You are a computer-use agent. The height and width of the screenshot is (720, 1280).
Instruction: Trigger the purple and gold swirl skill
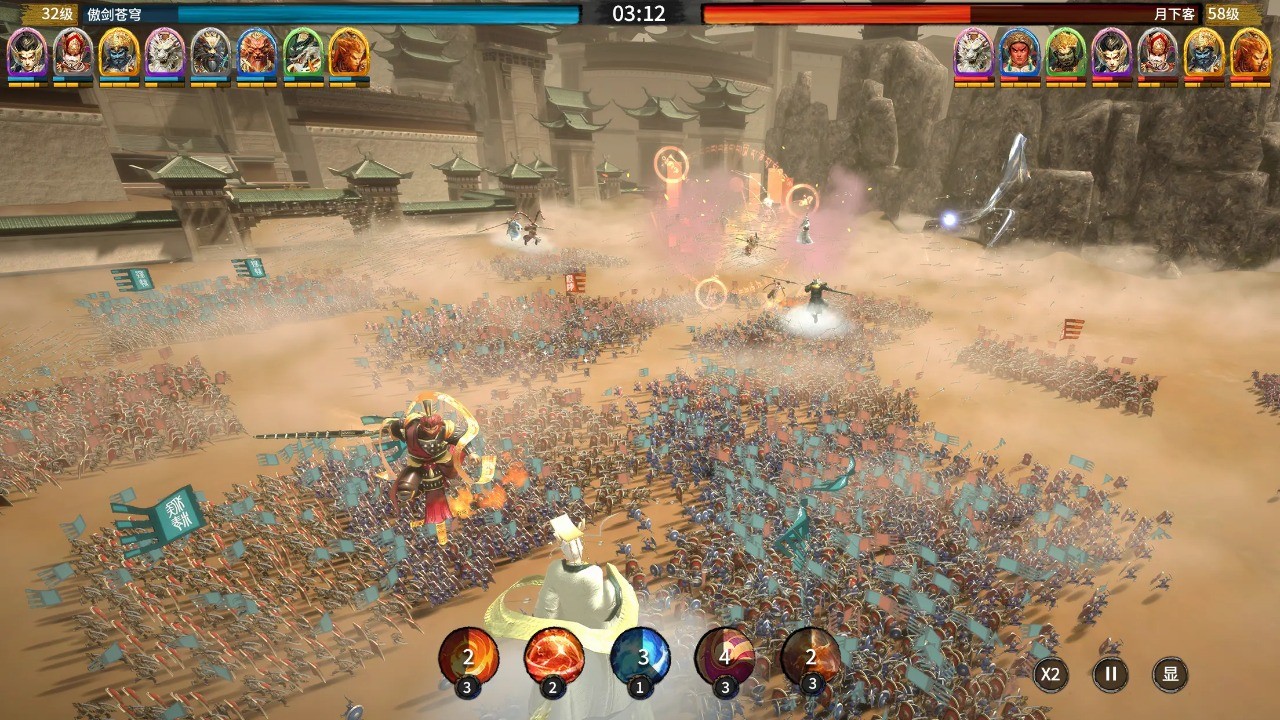(725, 656)
